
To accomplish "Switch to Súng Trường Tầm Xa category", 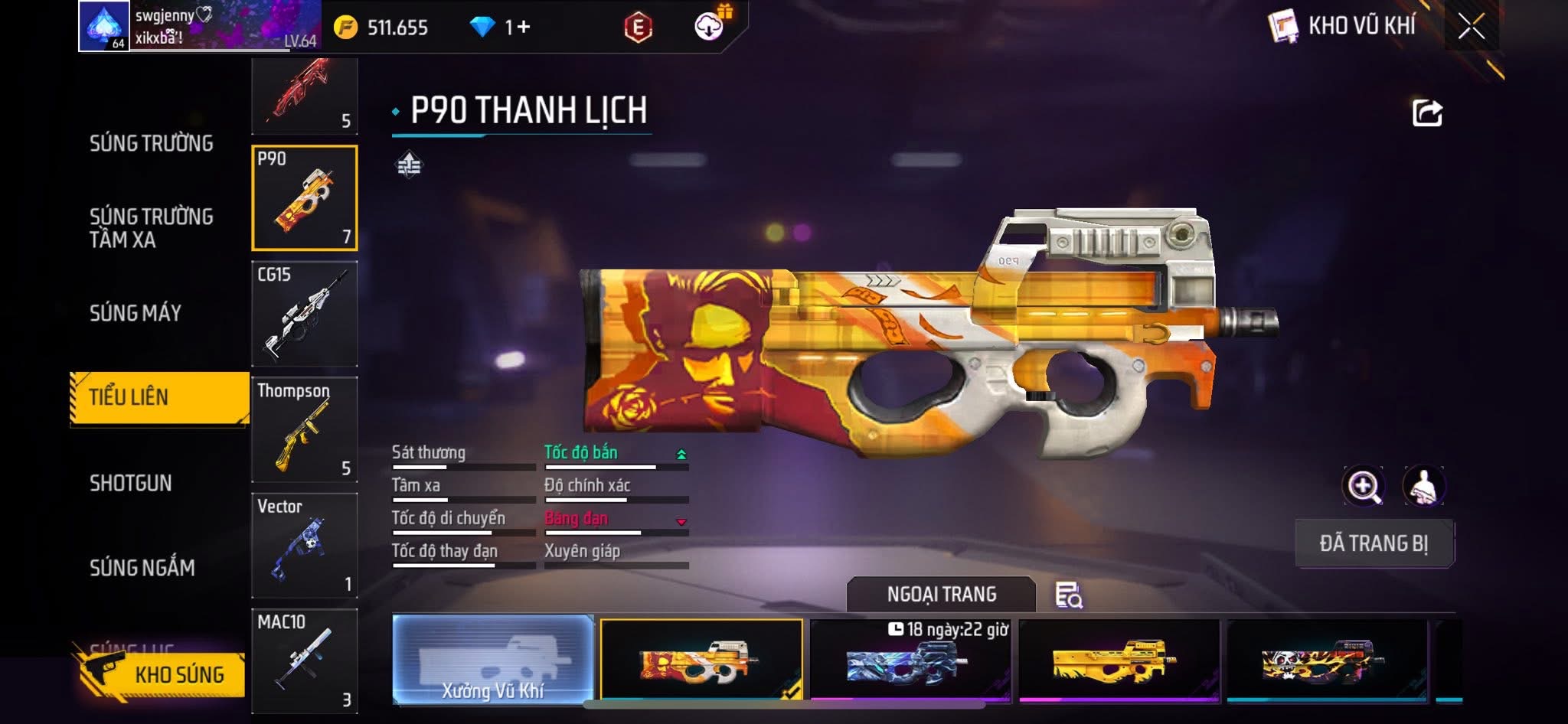I will pos(151,228).
